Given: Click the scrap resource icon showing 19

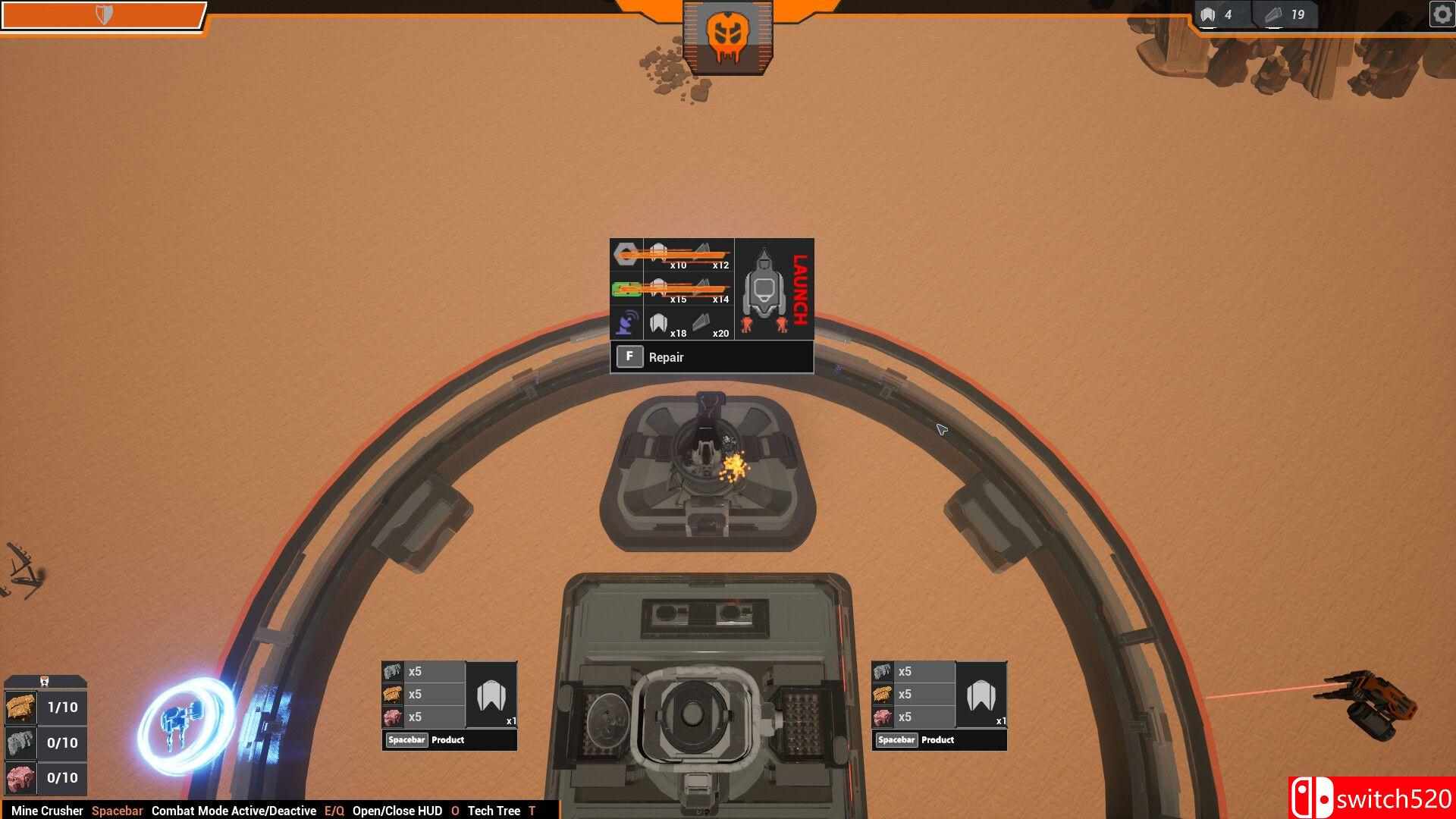Looking at the screenshot, I should (x=1271, y=13).
